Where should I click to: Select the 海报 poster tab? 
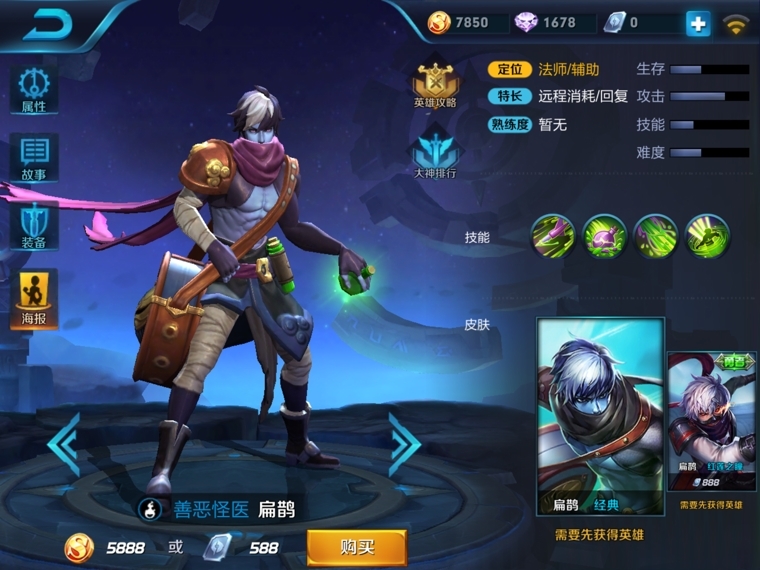click(34, 298)
